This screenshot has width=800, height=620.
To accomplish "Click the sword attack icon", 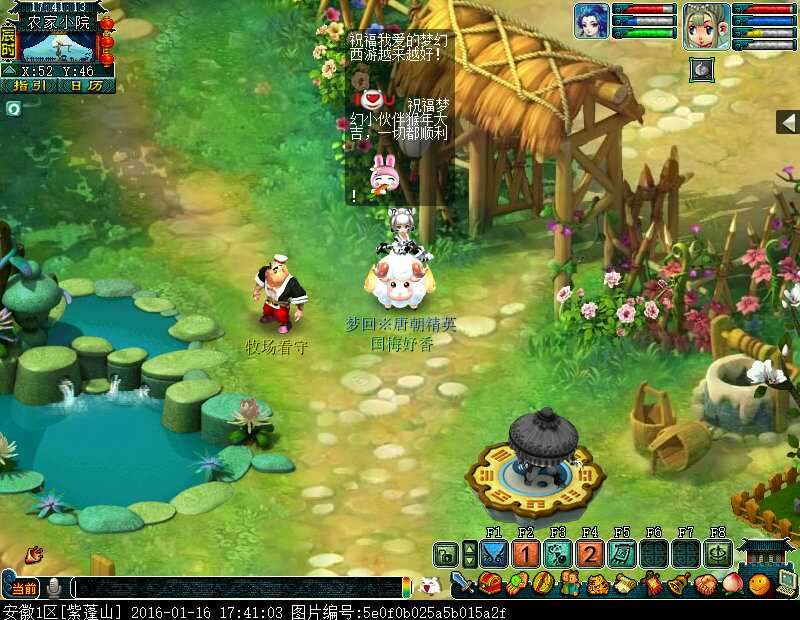I will pyautogui.click(x=463, y=583).
